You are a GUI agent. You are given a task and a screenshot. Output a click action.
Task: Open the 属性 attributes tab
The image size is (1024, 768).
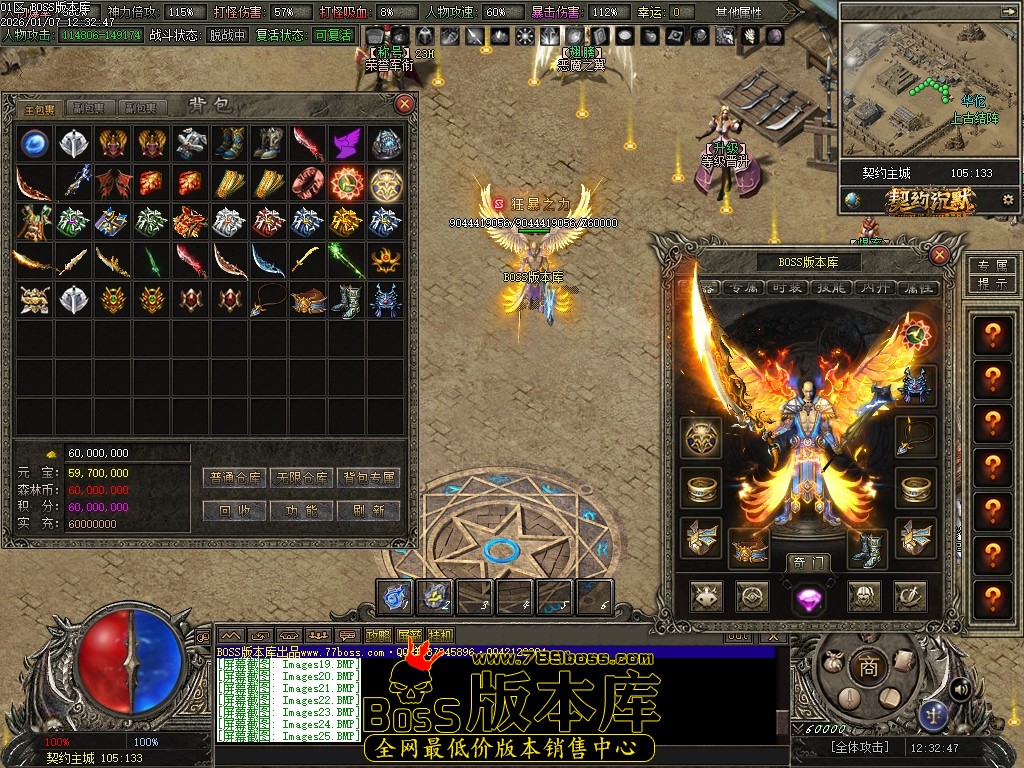click(918, 288)
